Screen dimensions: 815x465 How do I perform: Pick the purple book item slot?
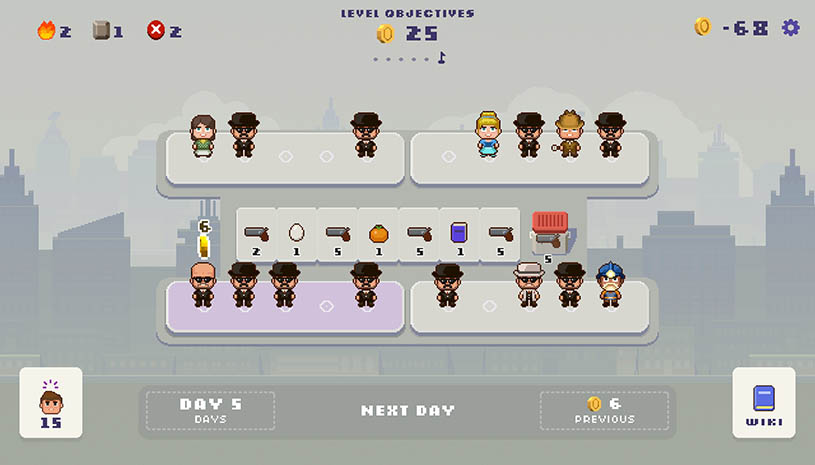tap(459, 235)
